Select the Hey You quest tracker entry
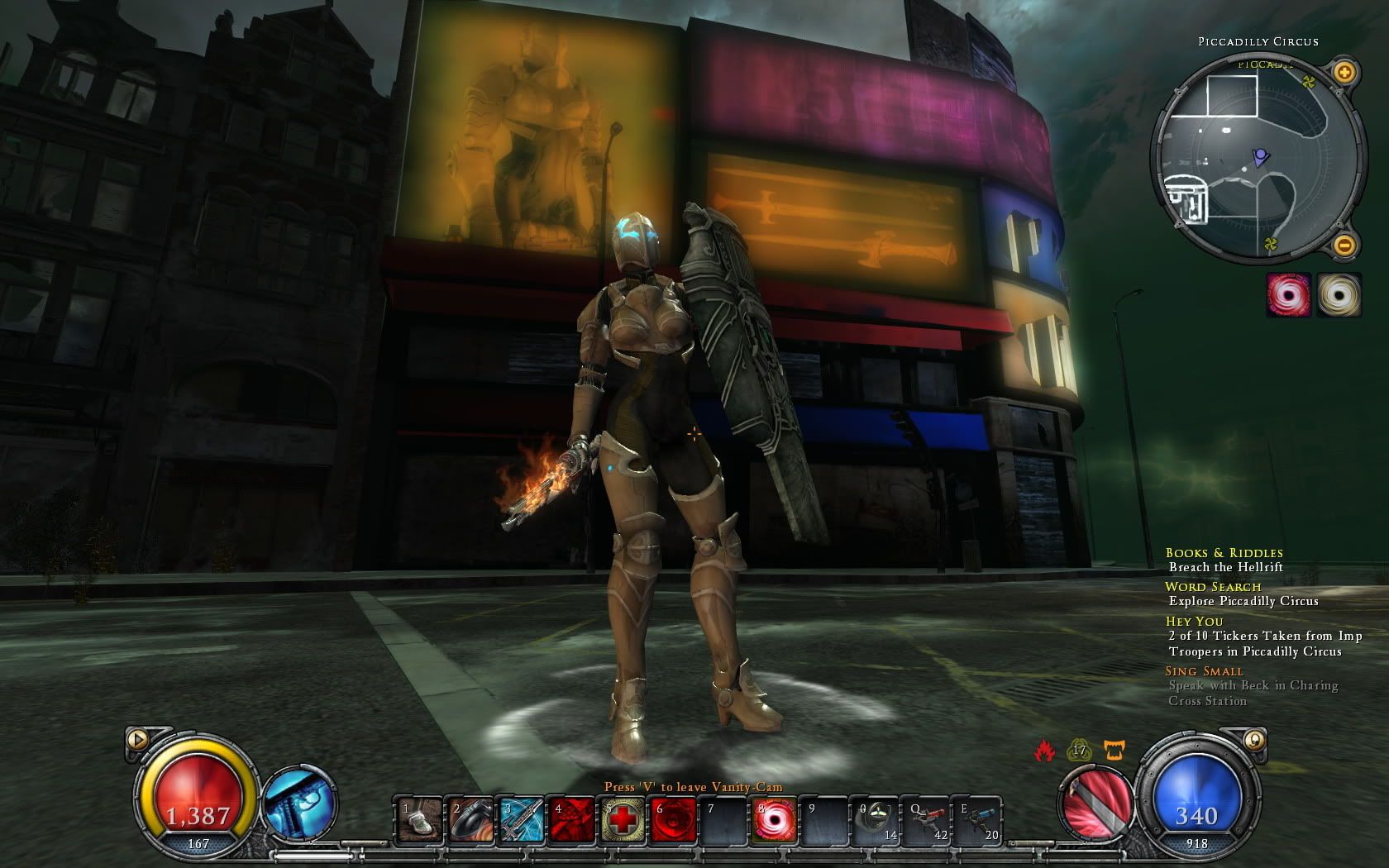This screenshot has width=1389, height=868. pyautogui.click(x=1194, y=622)
